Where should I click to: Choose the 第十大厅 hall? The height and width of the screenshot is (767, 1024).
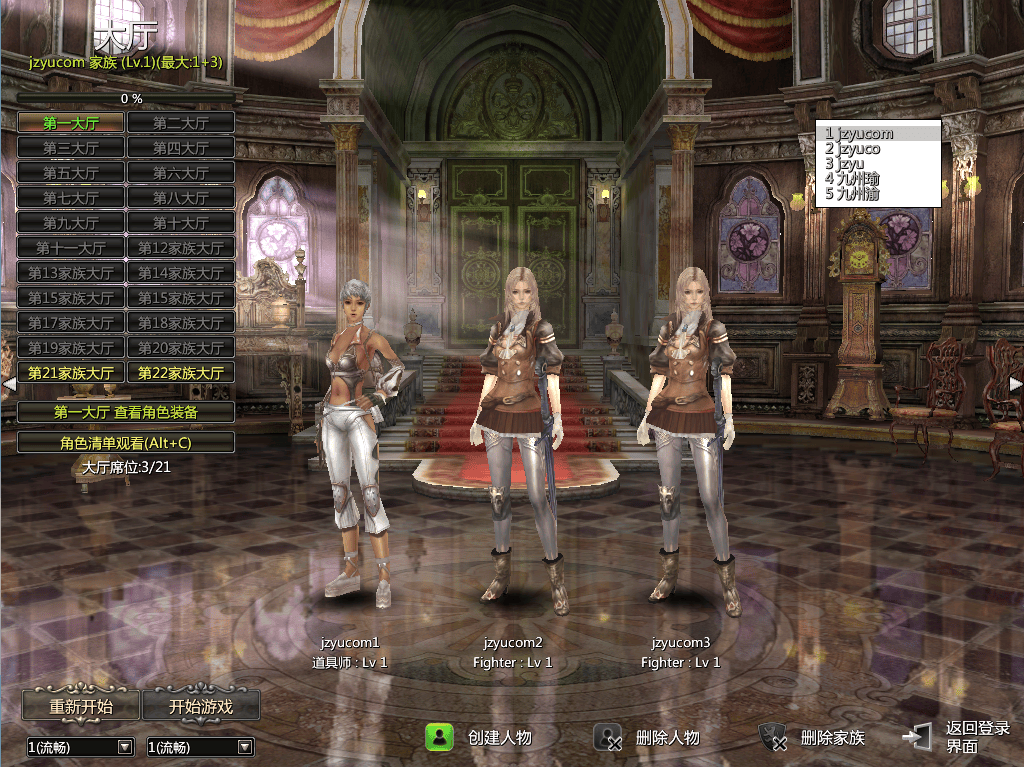181,223
